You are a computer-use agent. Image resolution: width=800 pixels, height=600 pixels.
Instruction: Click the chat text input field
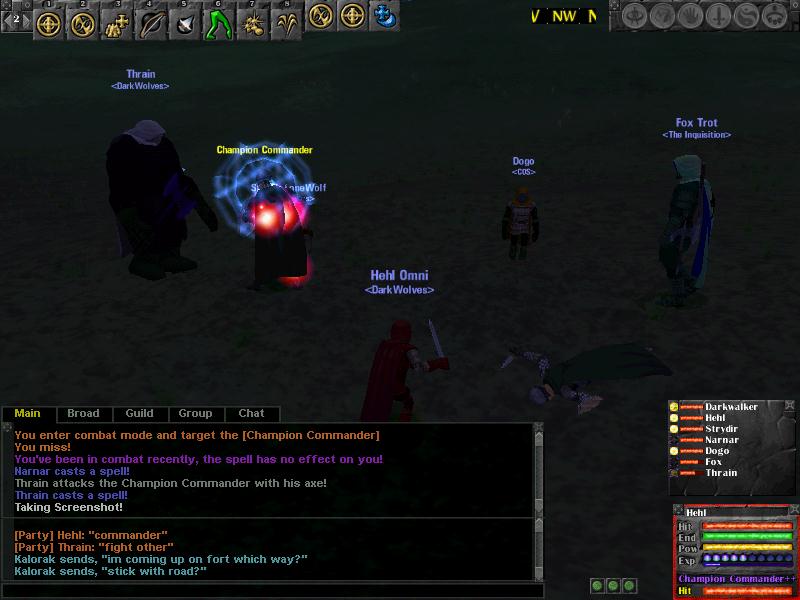[x=272, y=590]
